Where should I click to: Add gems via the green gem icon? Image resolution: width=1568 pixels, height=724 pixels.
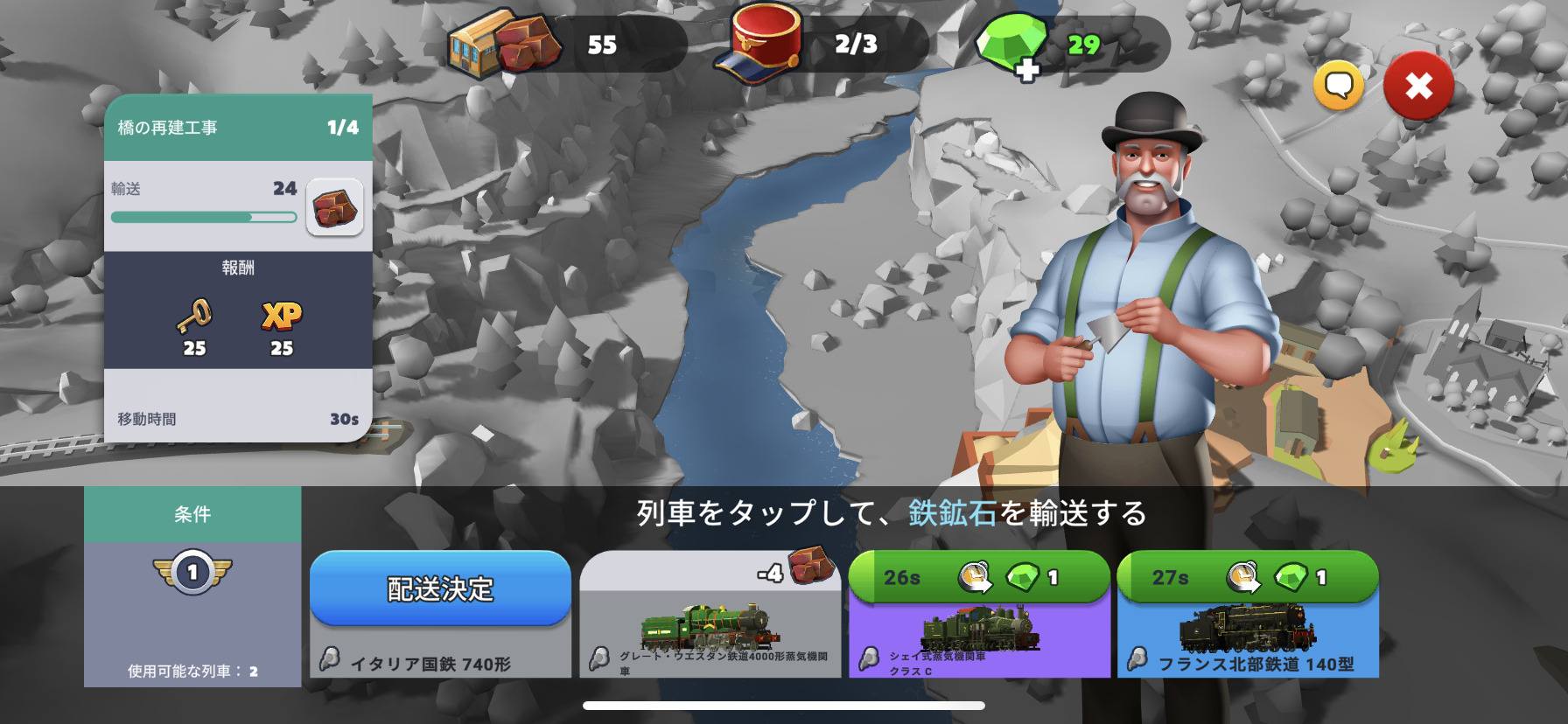click(1013, 45)
